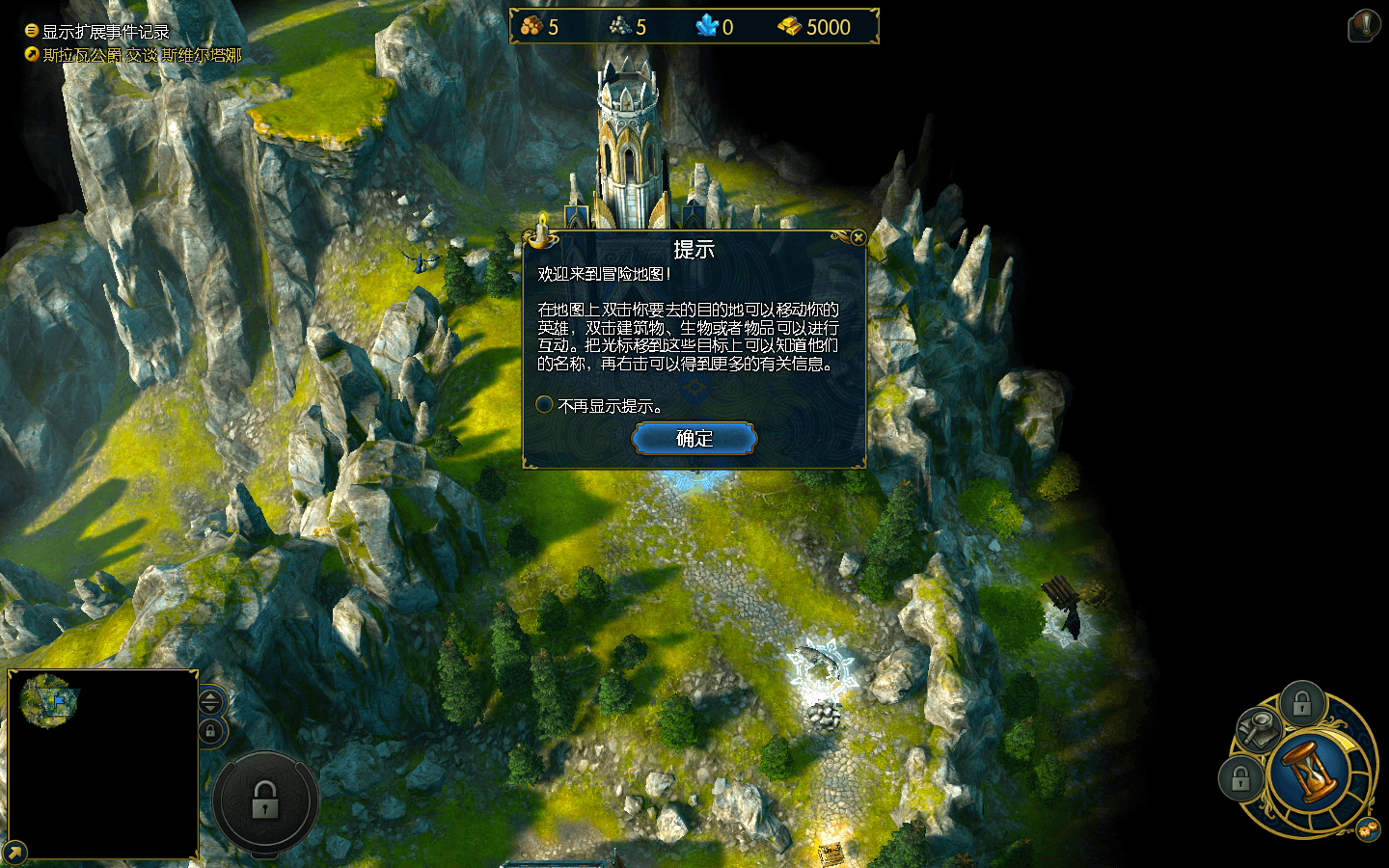Click the minimap expand arrow button
Image resolution: width=1389 pixels, height=868 pixels.
(15, 853)
